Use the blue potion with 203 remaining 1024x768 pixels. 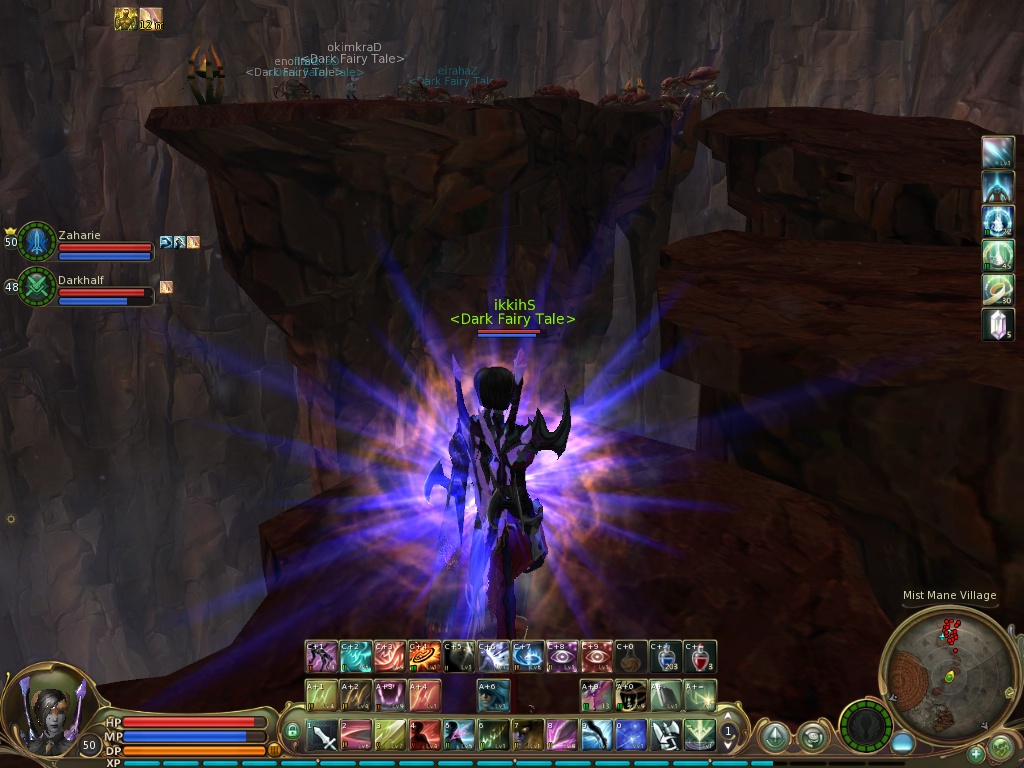coord(666,657)
